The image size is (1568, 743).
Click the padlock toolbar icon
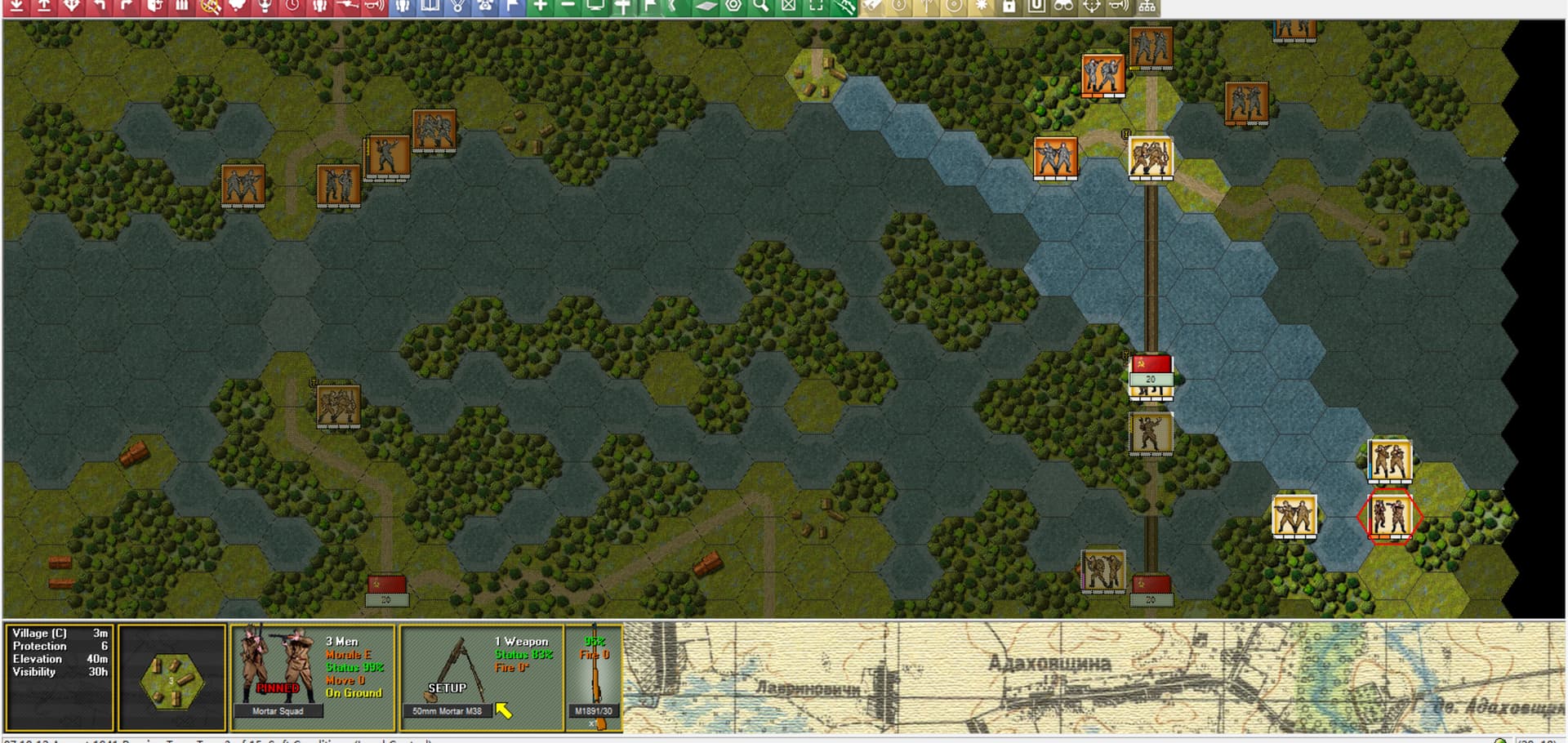tap(1009, 7)
